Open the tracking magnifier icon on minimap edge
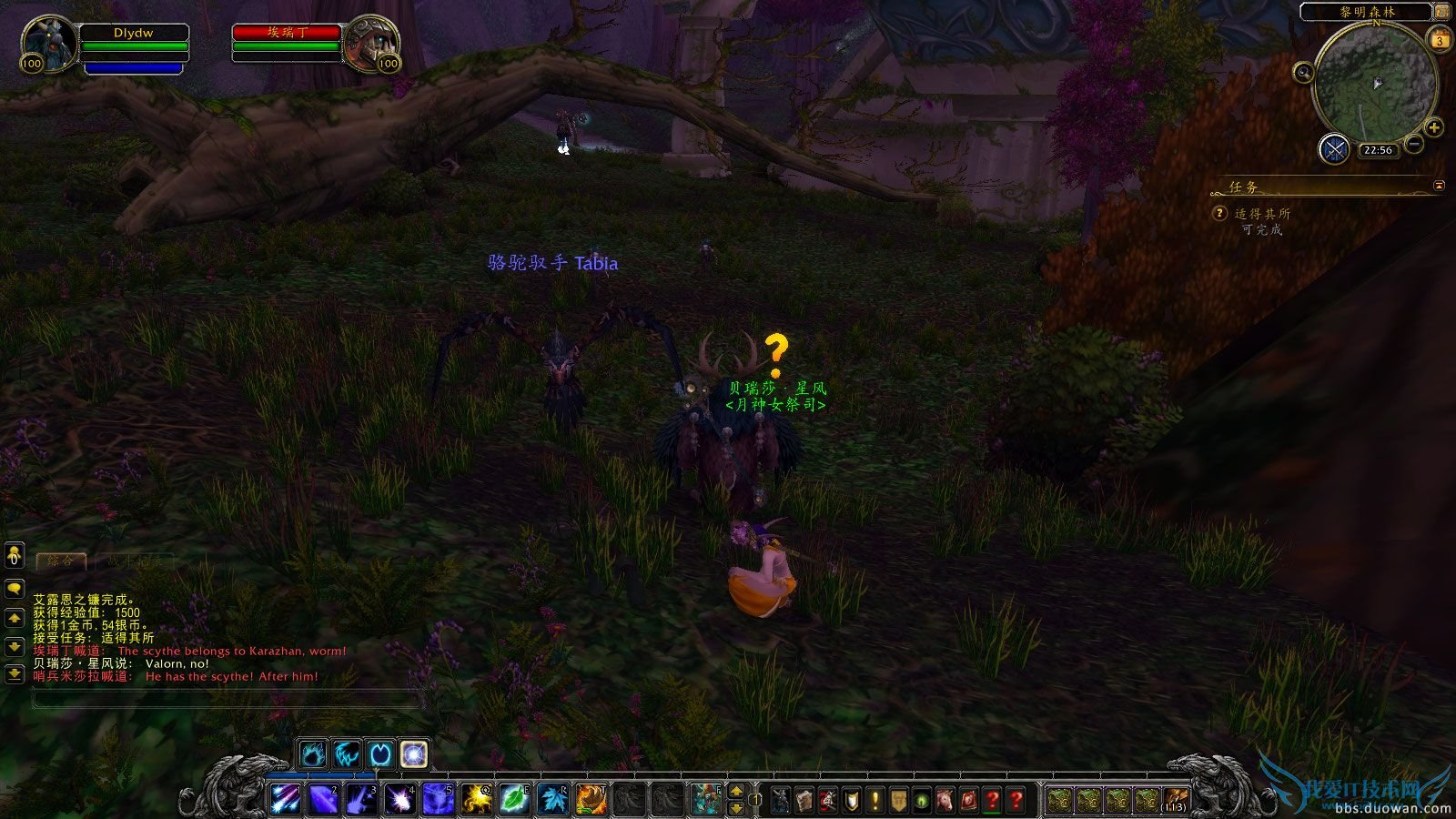Viewport: 1456px width, 819px height. click(x=1304, y=72)
